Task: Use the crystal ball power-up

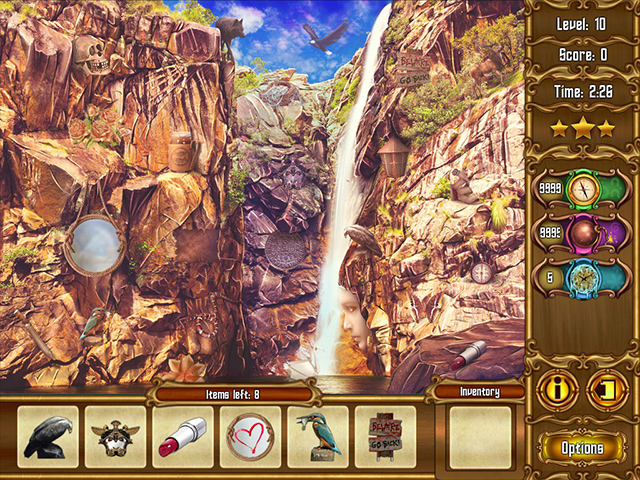Action: [581, 234]
